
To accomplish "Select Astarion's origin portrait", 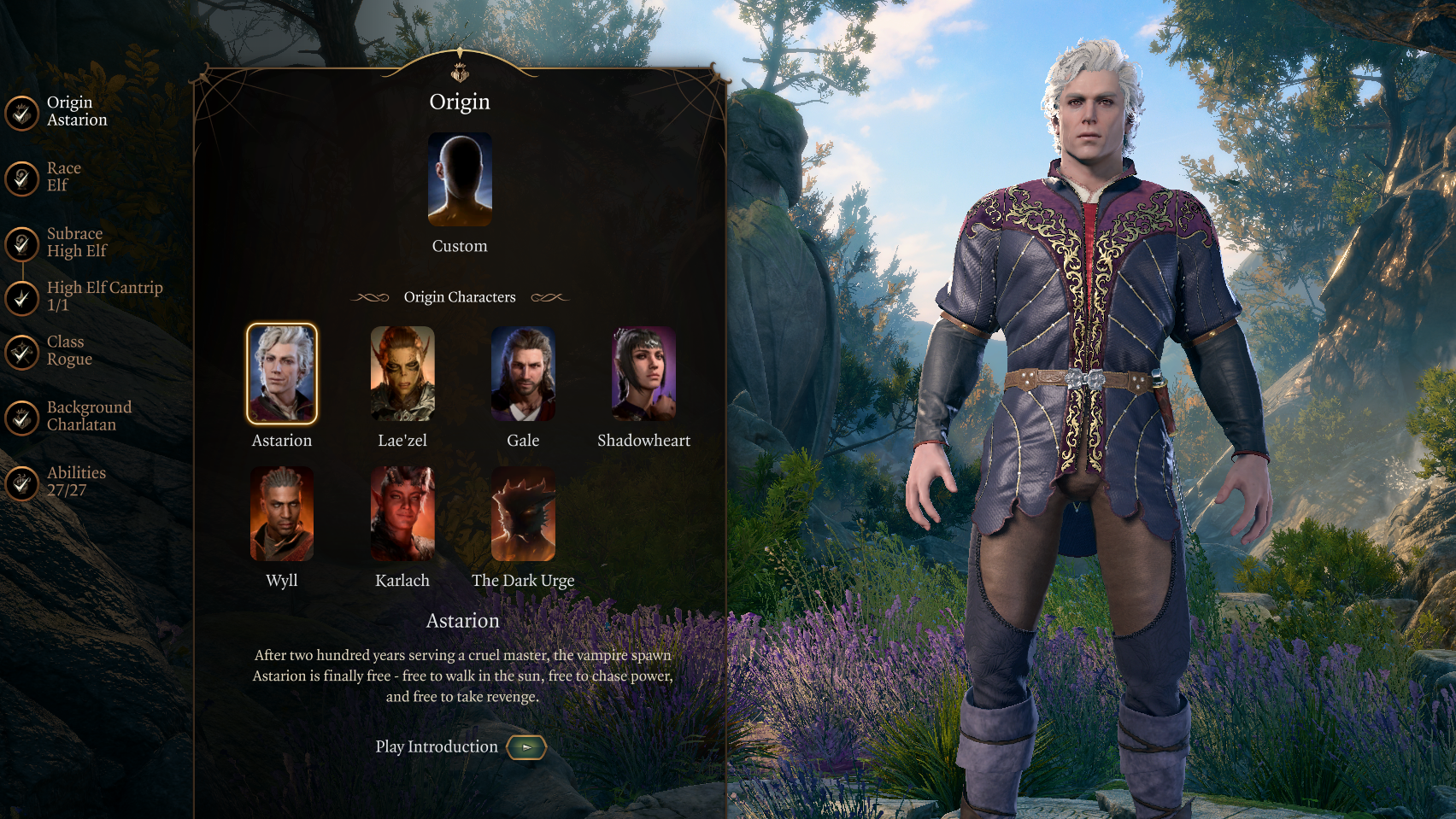I will 282,374.
